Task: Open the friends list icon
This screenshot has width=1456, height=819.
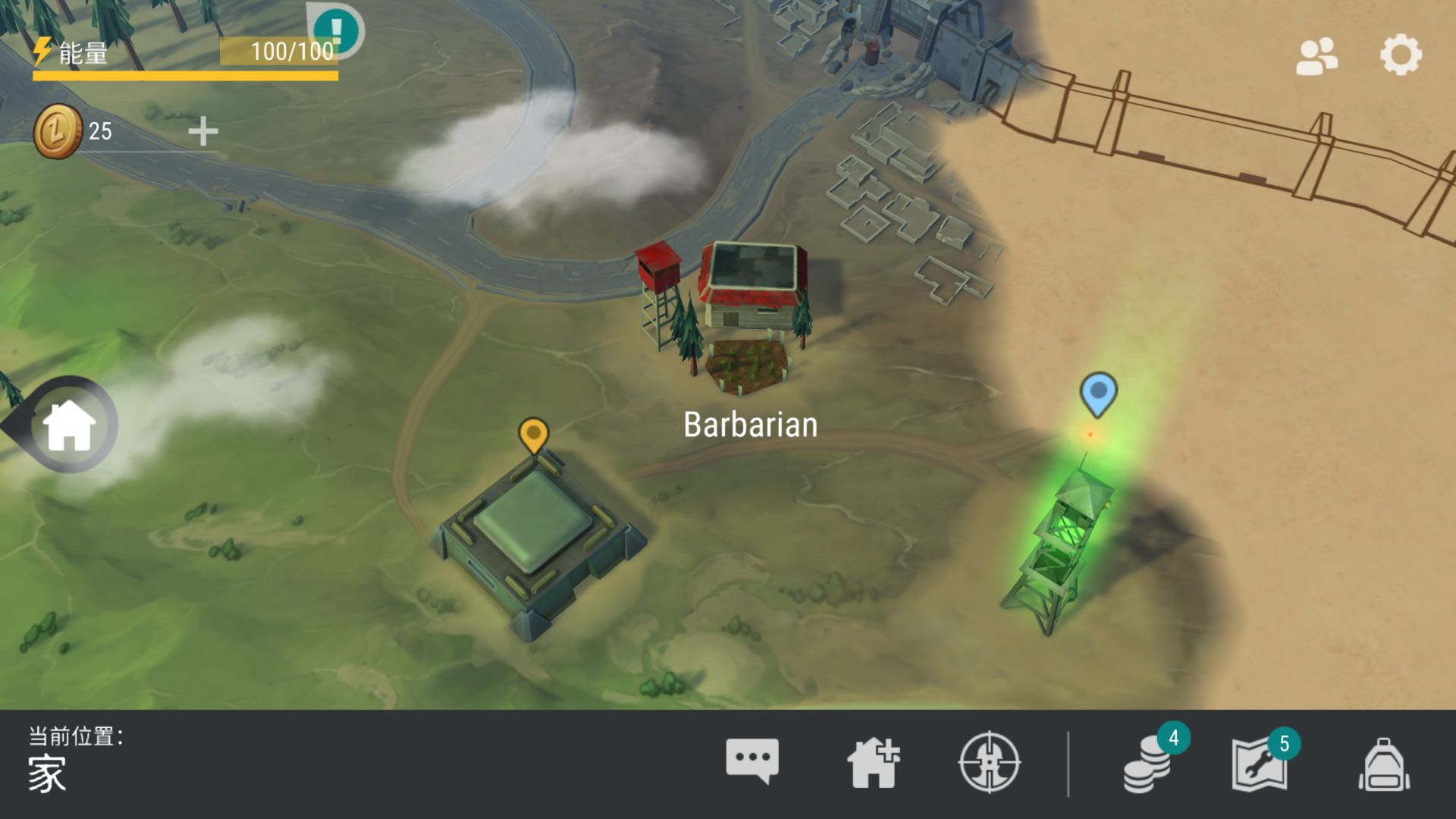Action: click(x=1316, y=56)
